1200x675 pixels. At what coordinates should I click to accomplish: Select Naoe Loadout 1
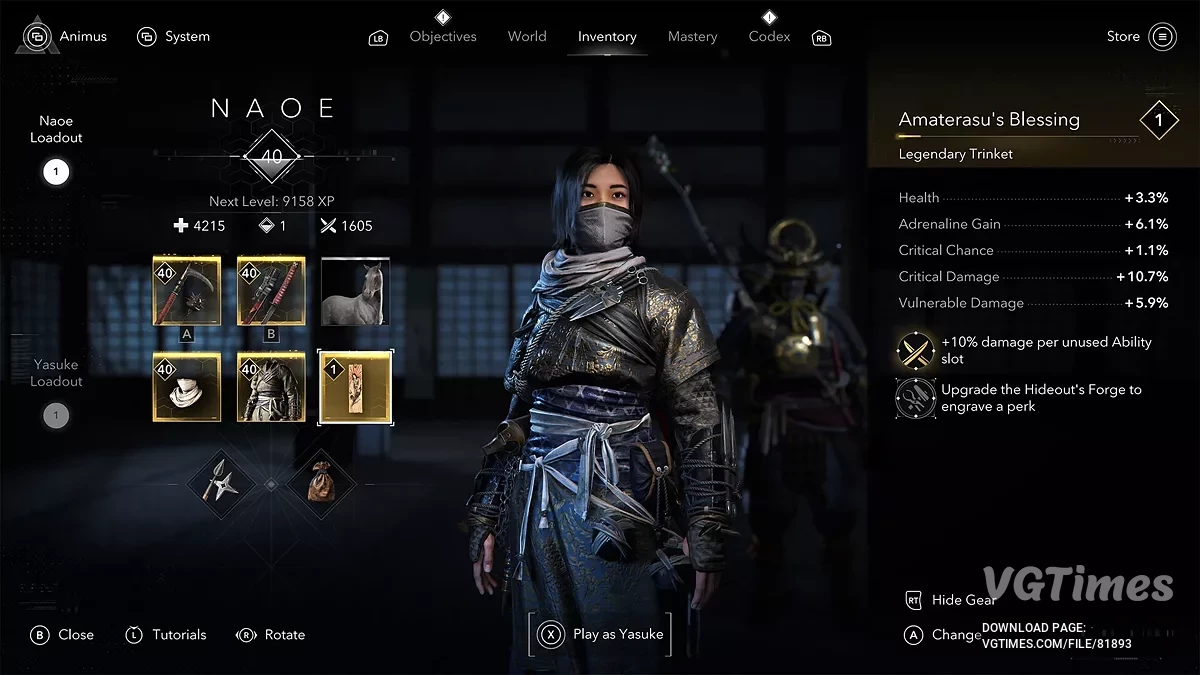(56, 172)
